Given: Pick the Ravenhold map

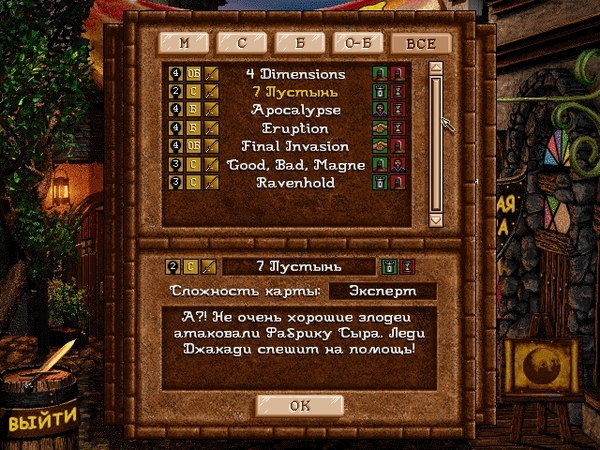Looking at the screenshot, I should pyautogui.click(x=296, y=183).
